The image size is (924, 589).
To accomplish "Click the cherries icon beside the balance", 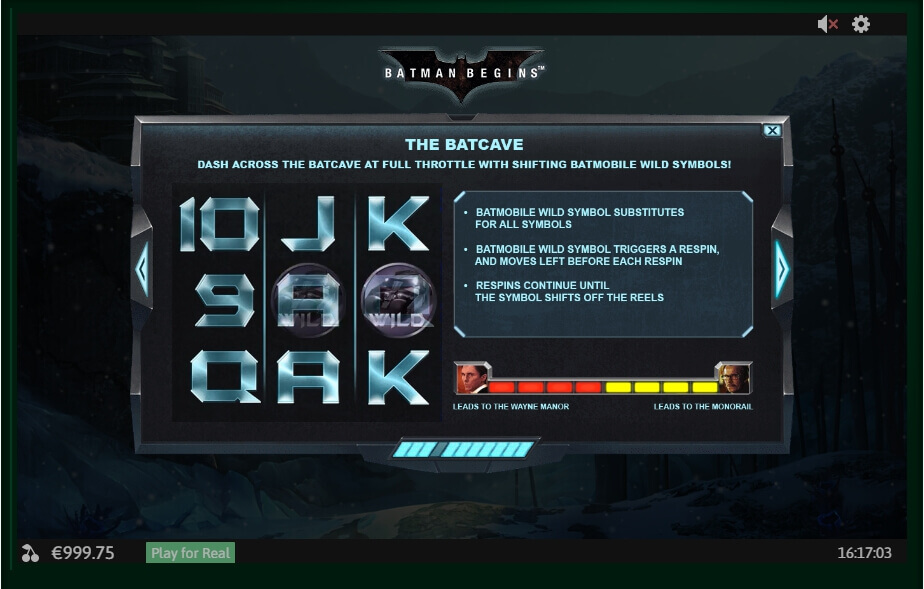I will tap(29, 553).
